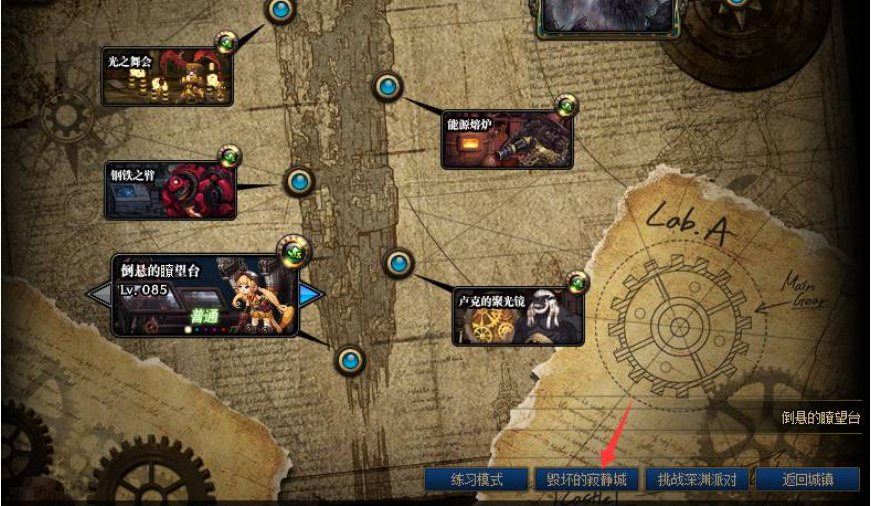Choose the 能源熔炉 dungeon tile

[x=507, y=139]
